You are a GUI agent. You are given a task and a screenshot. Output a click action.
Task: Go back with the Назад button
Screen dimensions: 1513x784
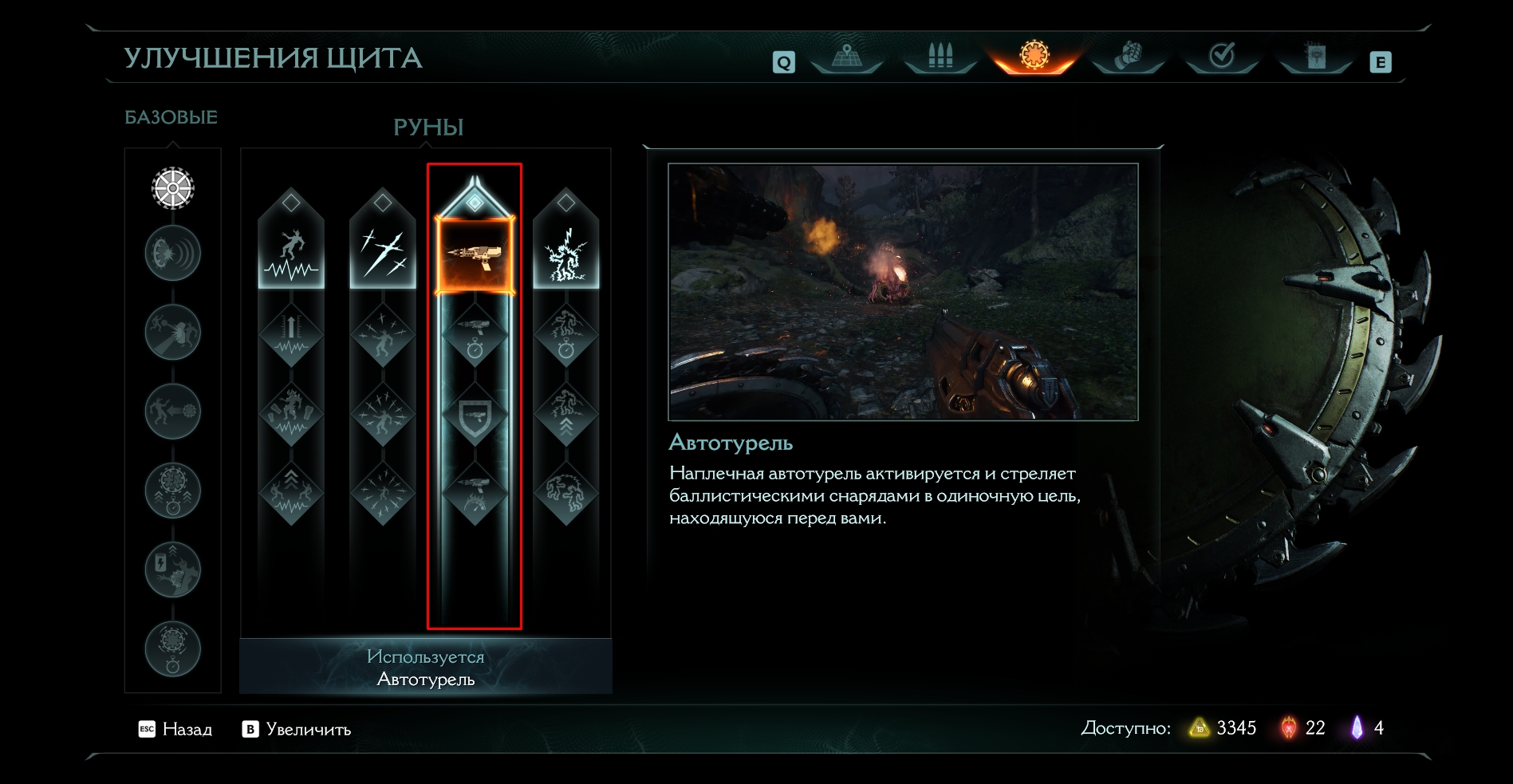click(x=176, y=729)
